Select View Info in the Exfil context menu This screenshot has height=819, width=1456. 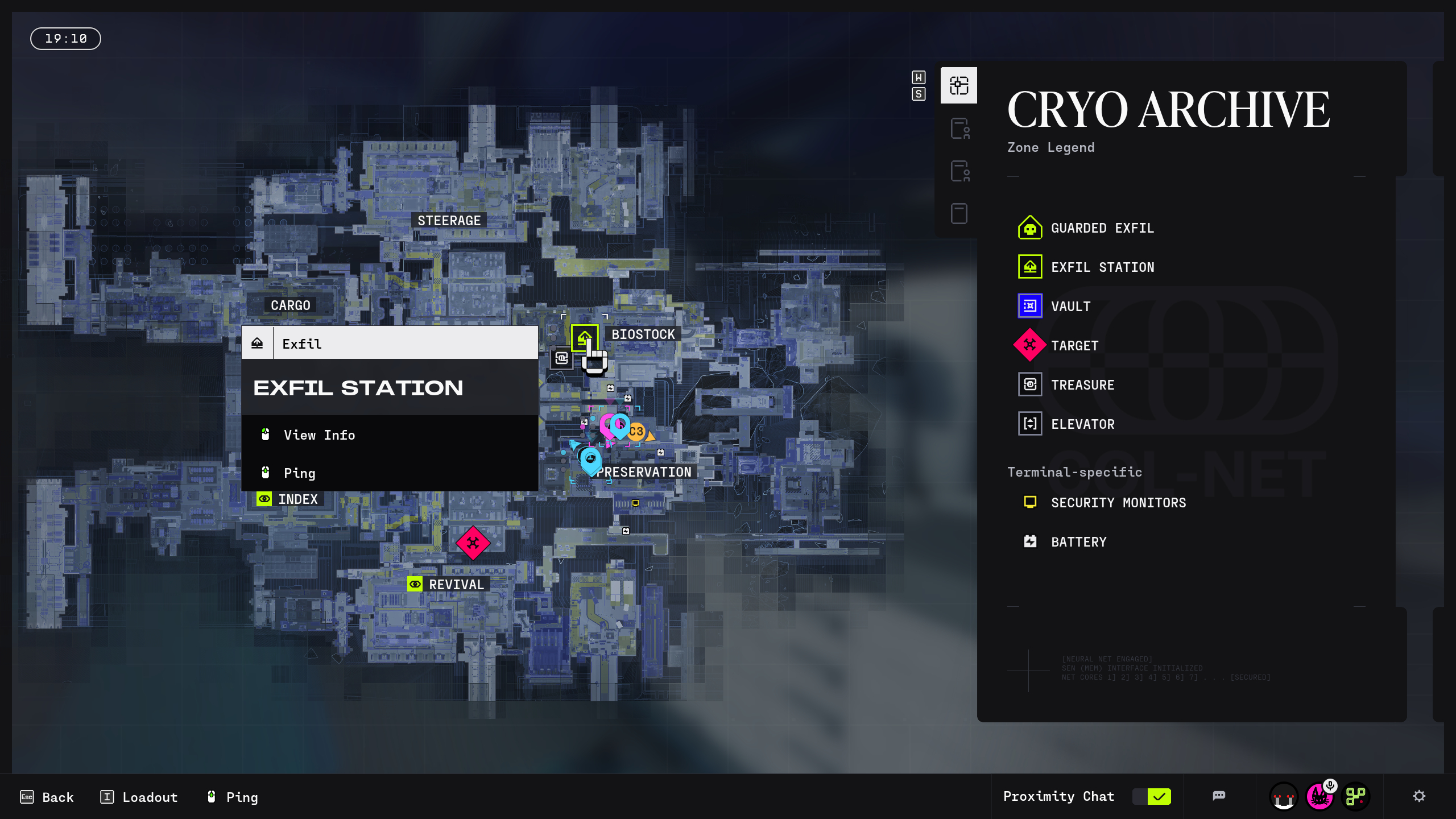pos(319,435)
